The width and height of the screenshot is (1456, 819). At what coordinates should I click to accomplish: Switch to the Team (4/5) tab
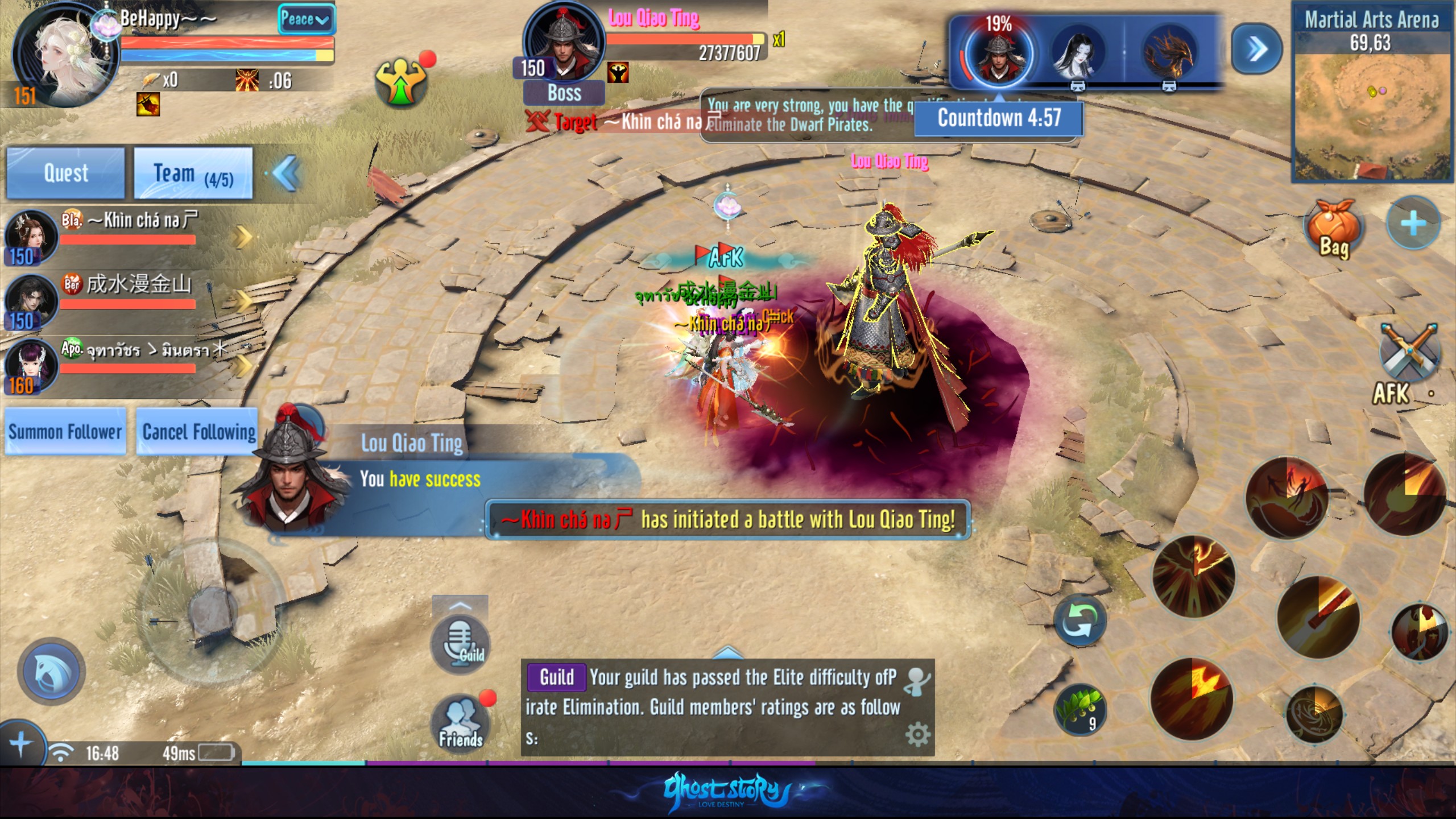point(193,173)
